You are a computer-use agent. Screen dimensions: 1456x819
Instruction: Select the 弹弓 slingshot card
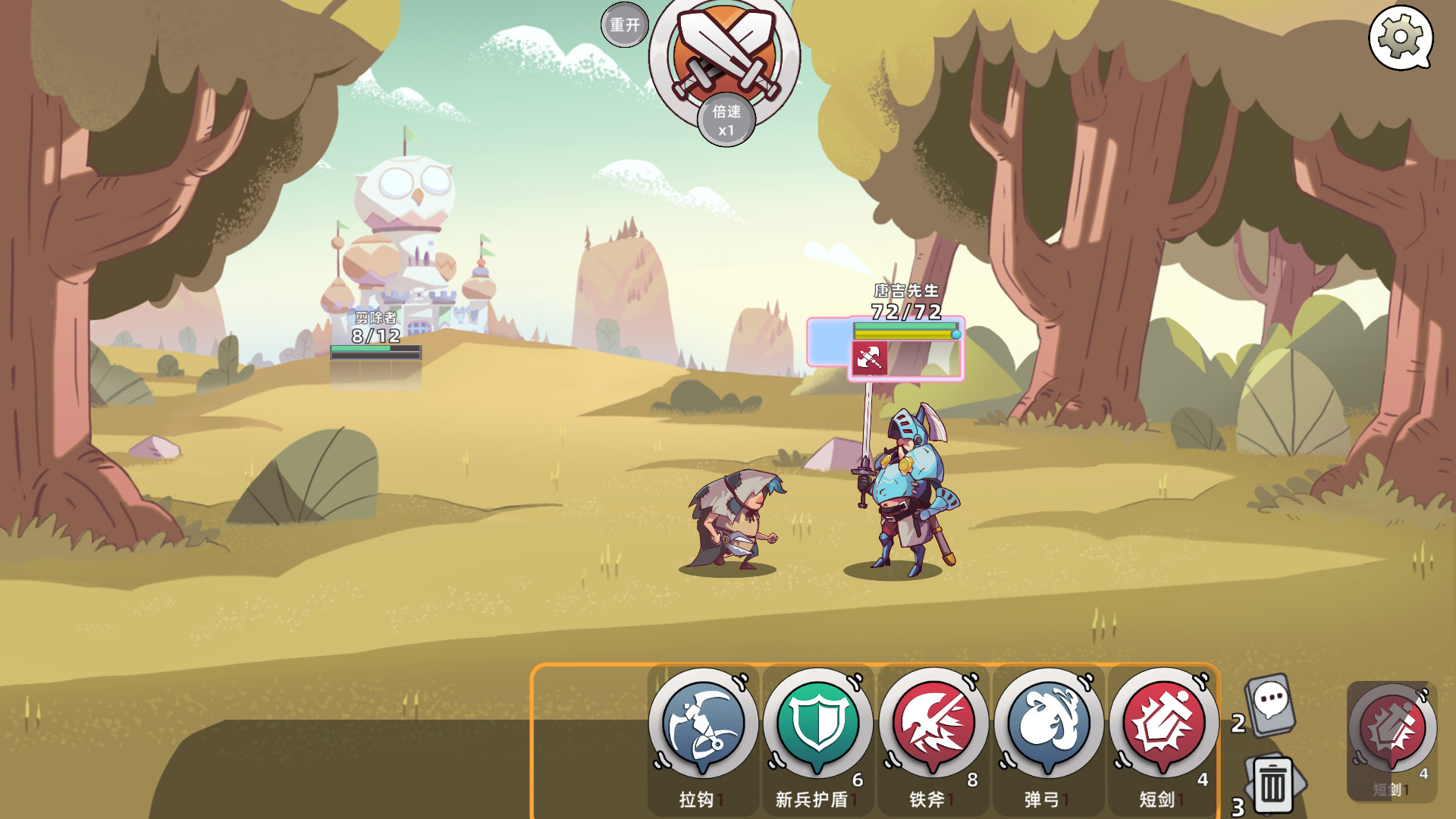[1049, 724]
